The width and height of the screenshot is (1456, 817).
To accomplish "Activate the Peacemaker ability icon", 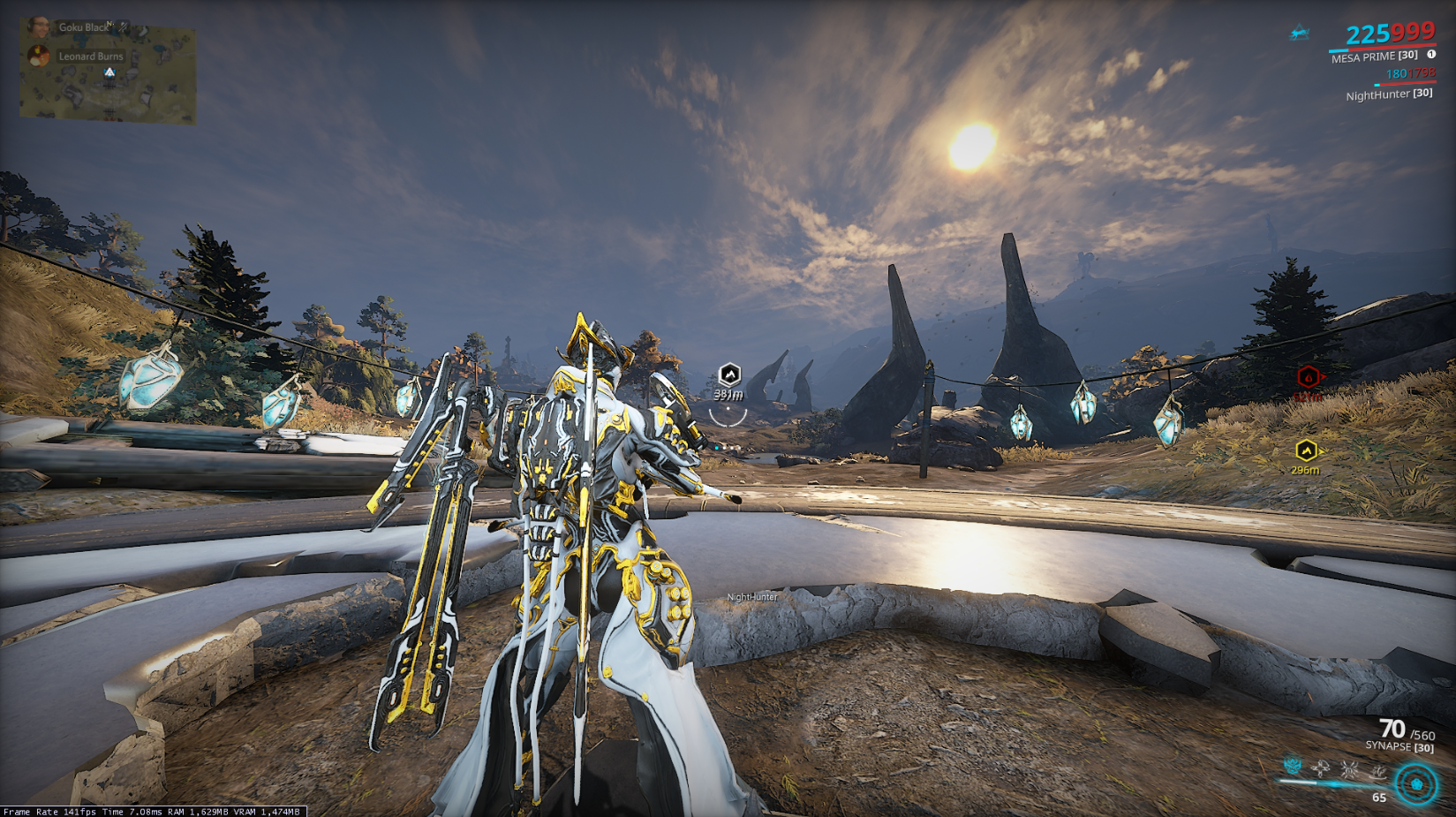I will (x=1377, y=771).
